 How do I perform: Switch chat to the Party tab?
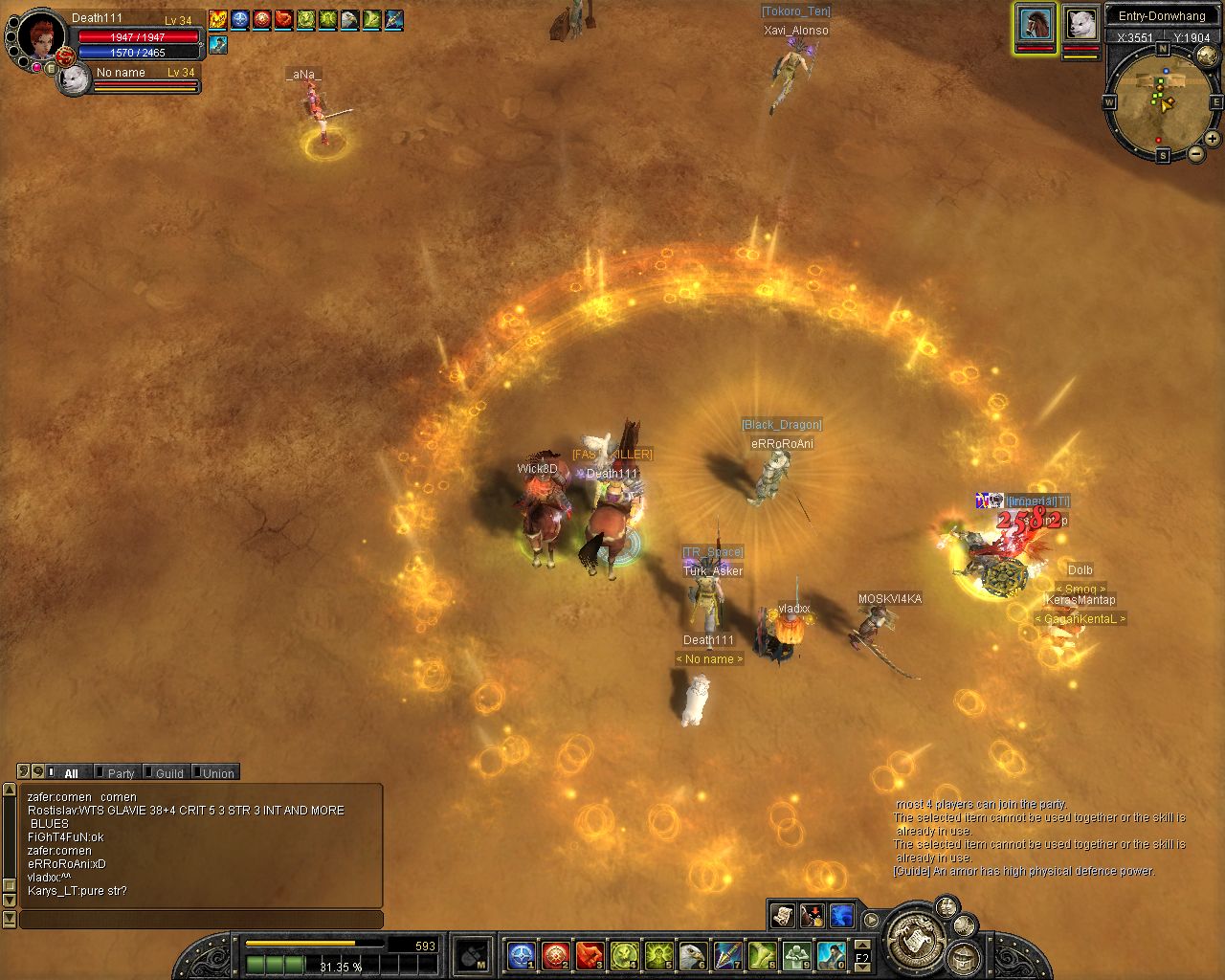(121, 773)
